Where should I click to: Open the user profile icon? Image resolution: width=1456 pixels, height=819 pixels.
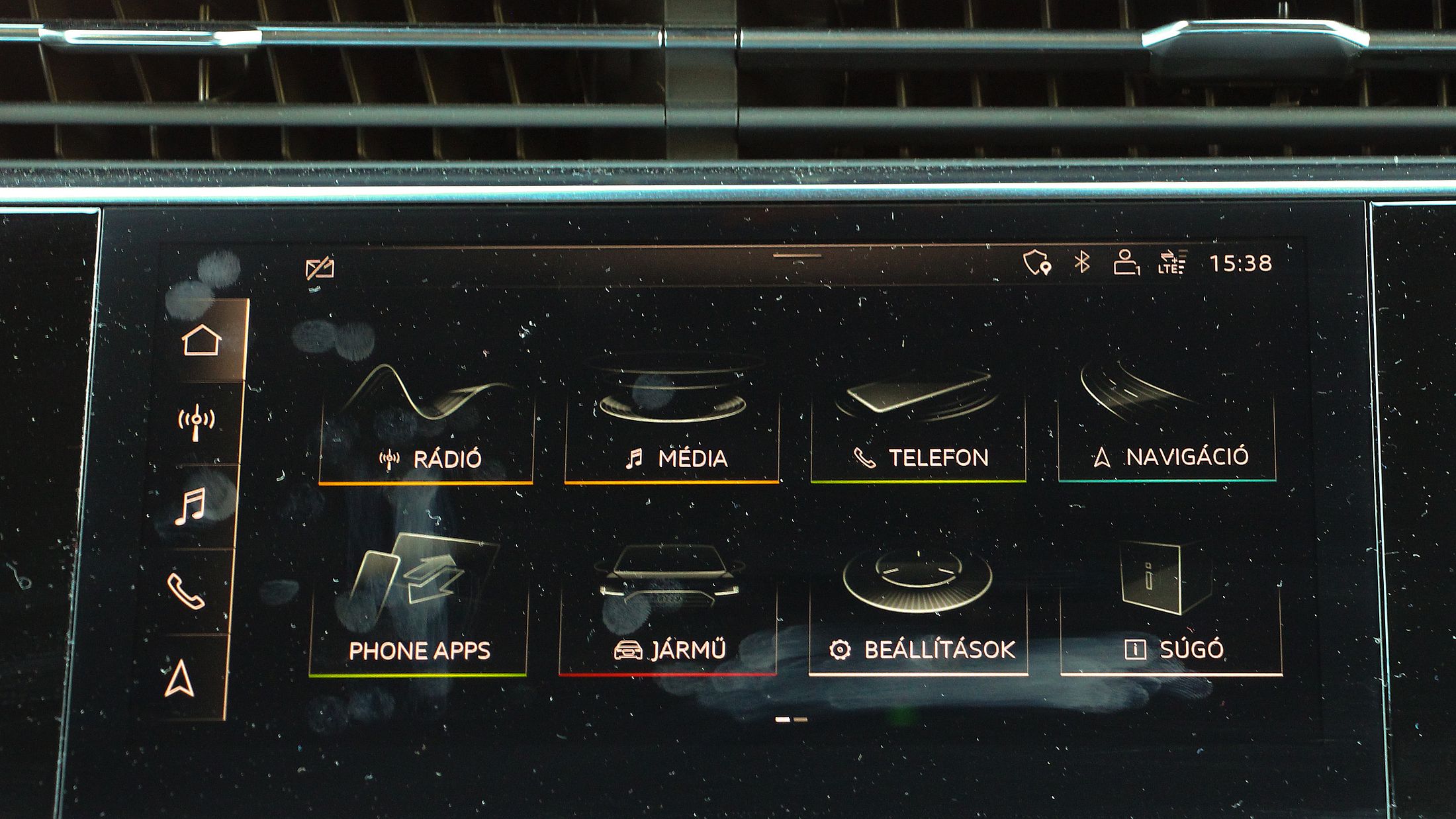(x=1125, y=263)
